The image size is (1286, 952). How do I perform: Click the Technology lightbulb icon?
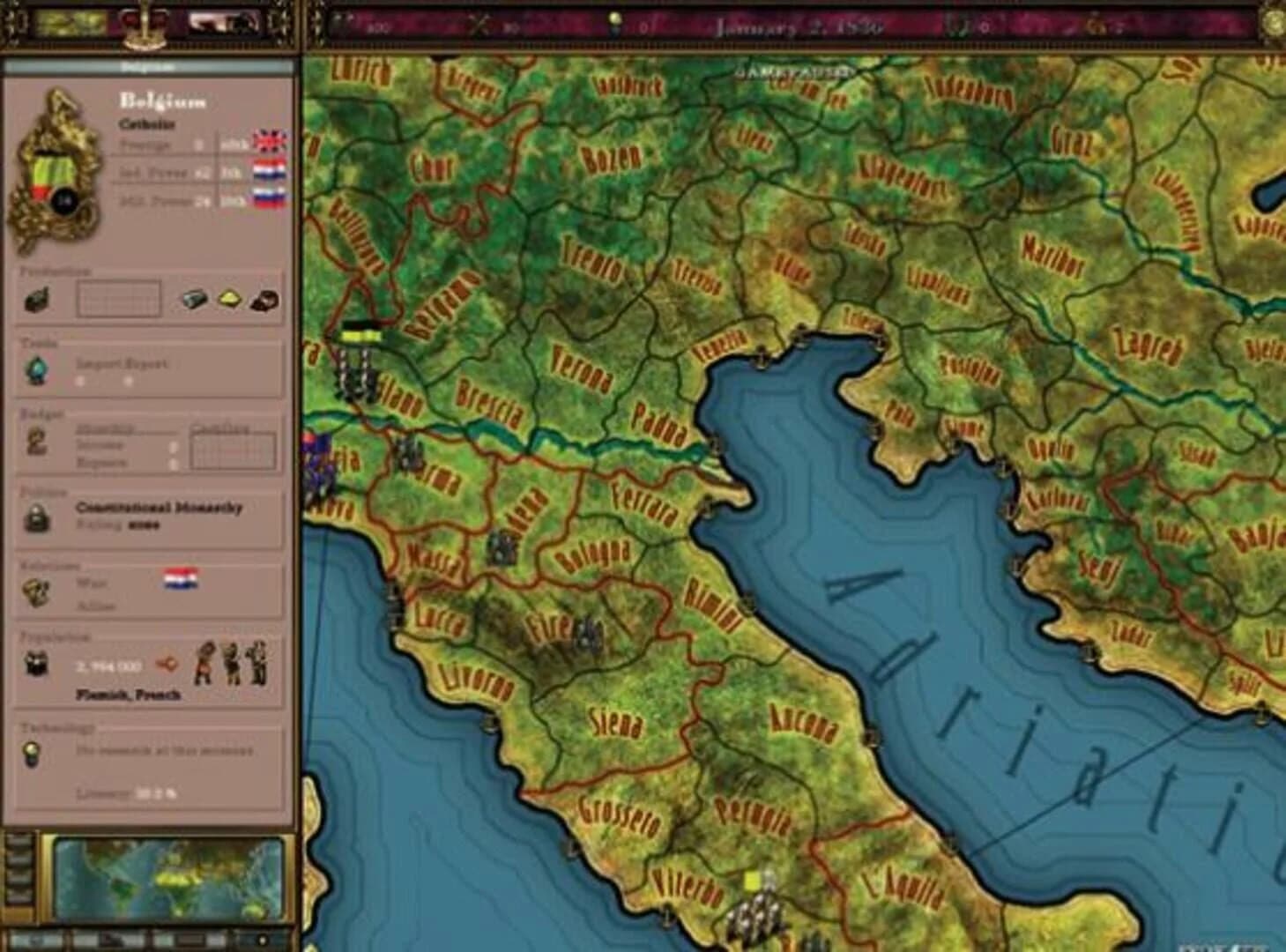point(33,754)
